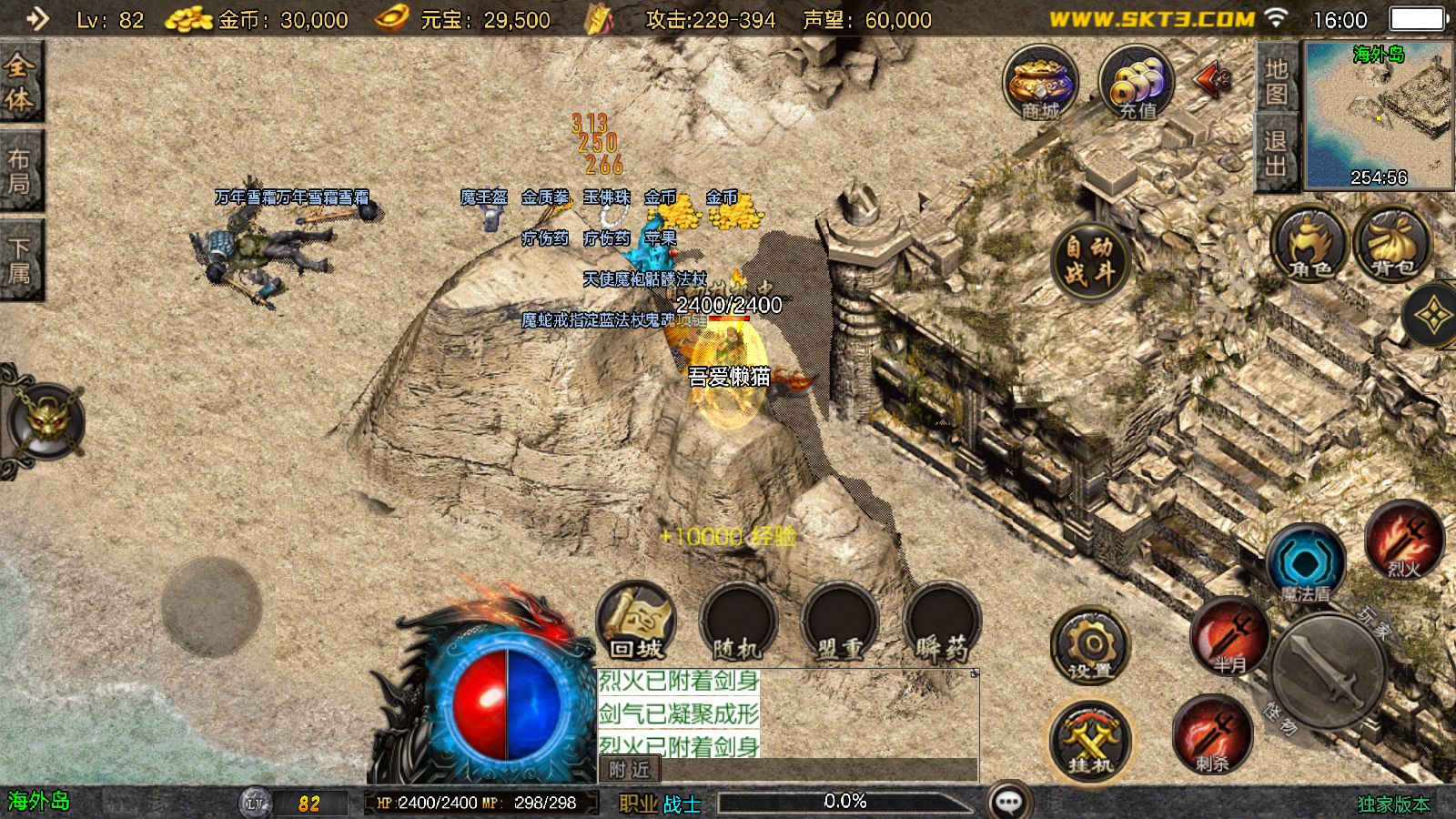Open the 充值 recharge icon
The height and width of the screenshot is (819, 1456).
[1137, 84]
